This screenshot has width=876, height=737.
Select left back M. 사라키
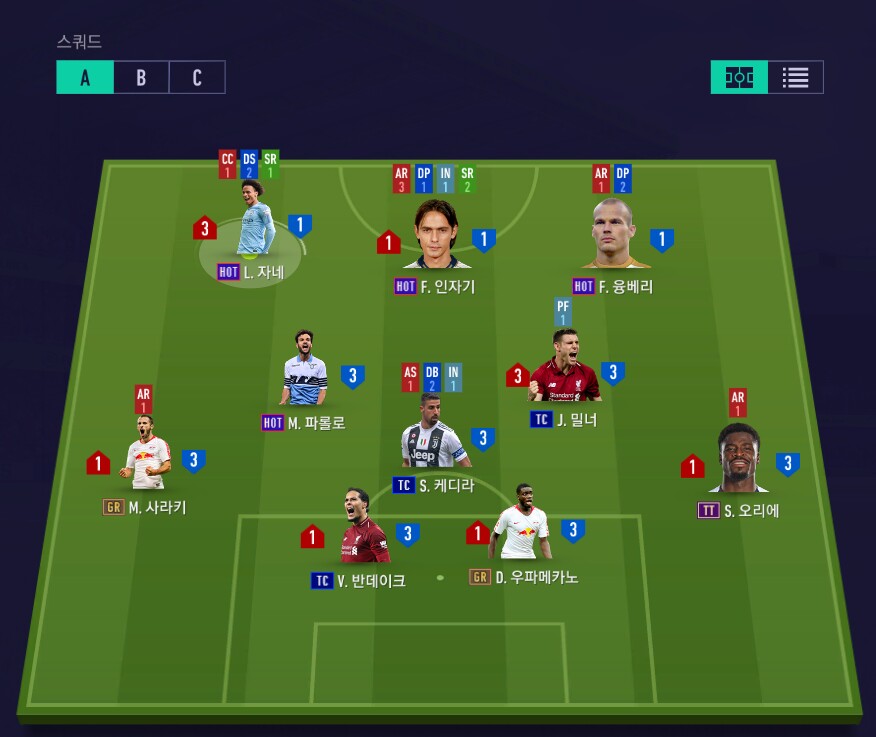tap(148, 457)
